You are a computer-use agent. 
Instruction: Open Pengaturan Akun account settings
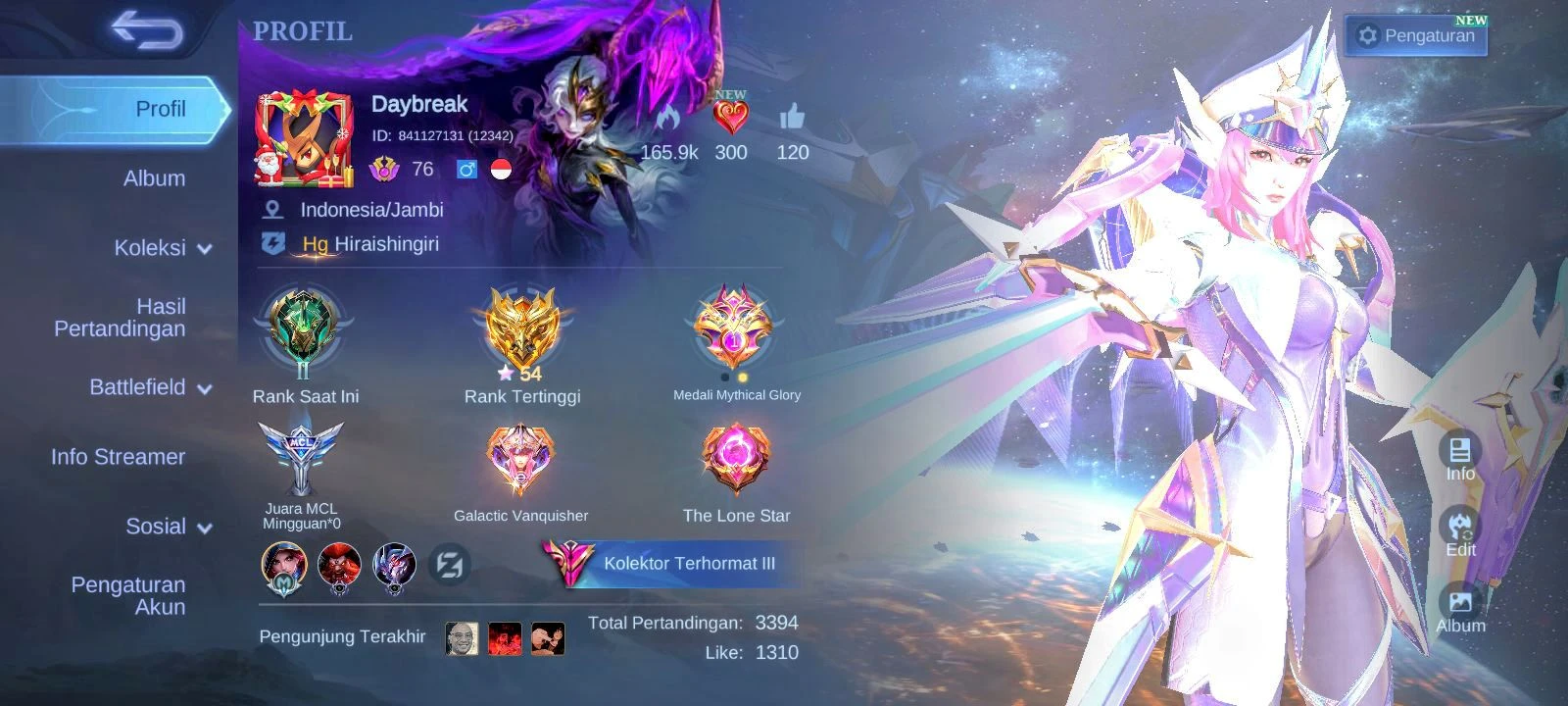(127, 595)
